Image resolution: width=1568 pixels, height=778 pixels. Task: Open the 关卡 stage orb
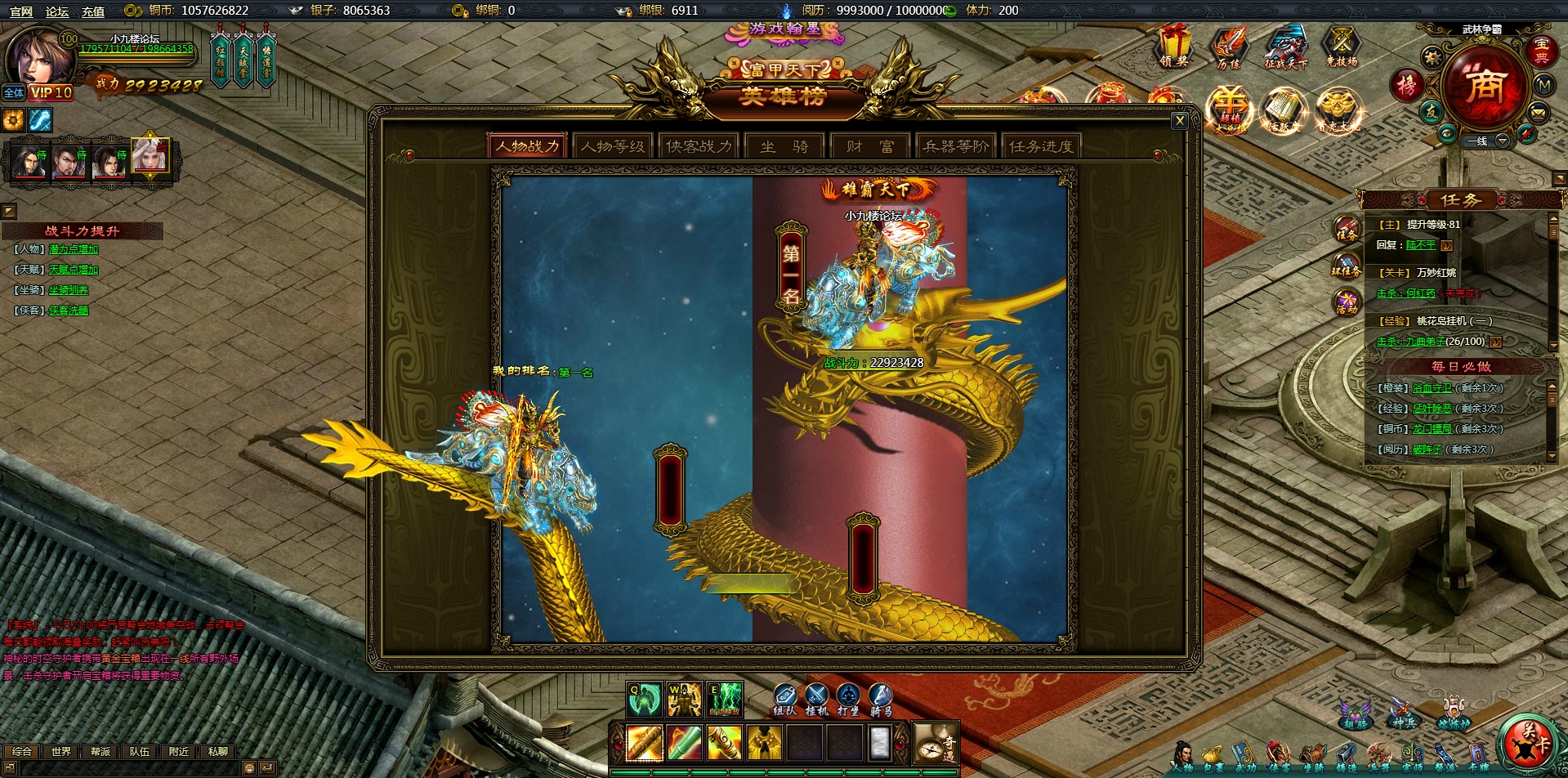point(1532,741)
